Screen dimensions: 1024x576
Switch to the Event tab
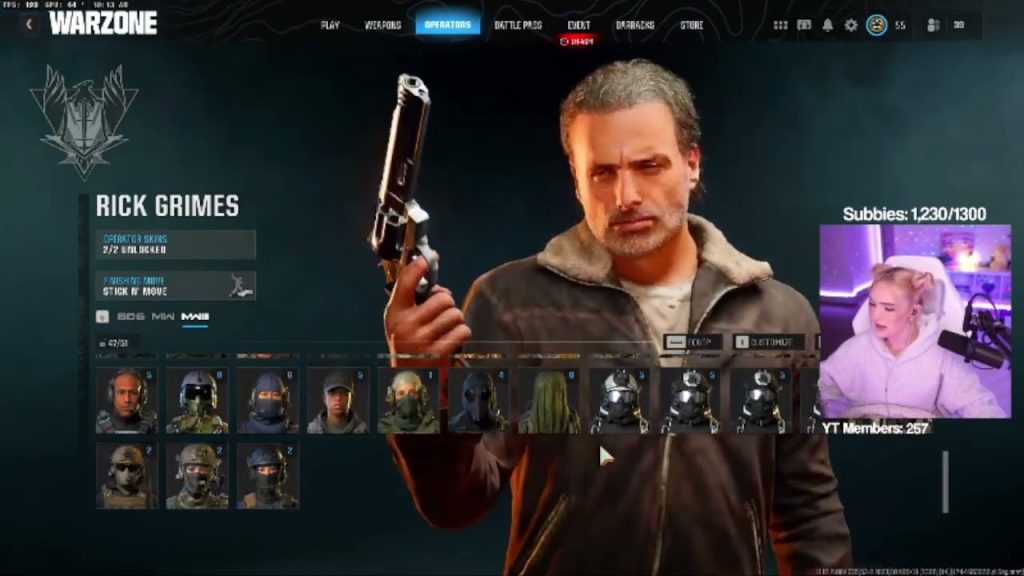coord(578,25)
